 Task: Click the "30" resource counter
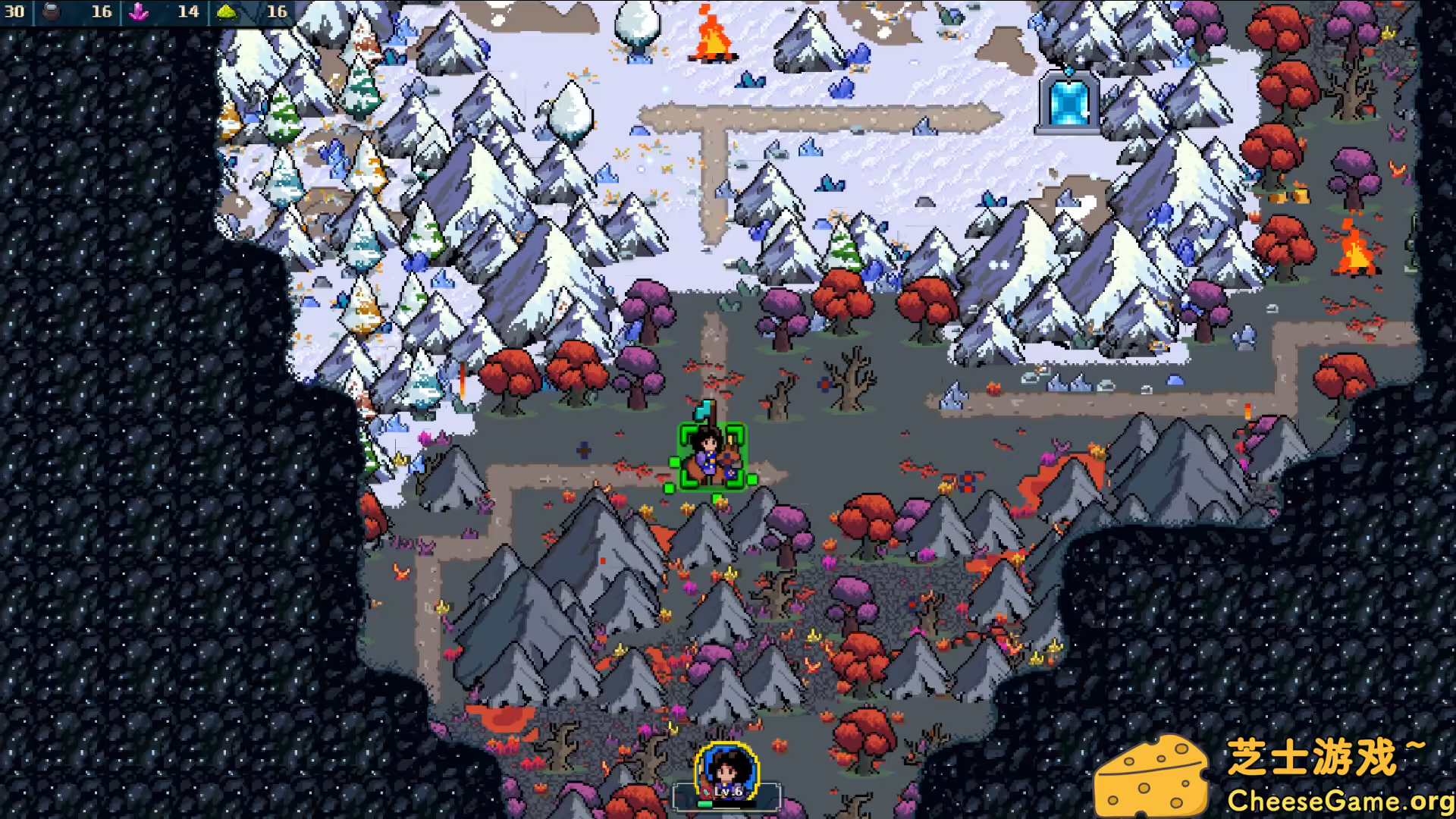coord(15,12)
